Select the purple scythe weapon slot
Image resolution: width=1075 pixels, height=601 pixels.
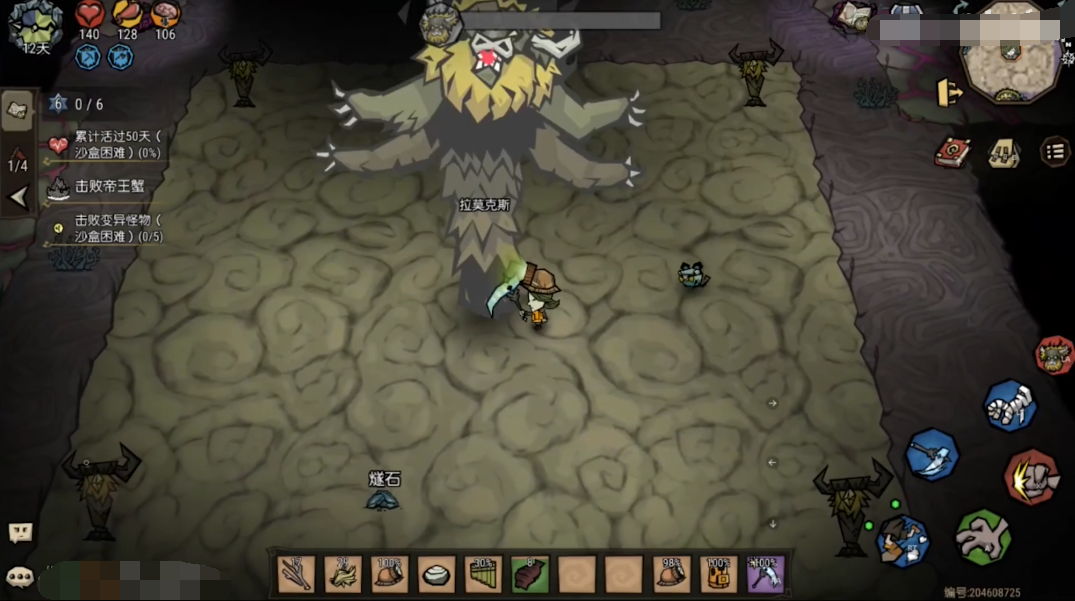click(x=765, y=574)
